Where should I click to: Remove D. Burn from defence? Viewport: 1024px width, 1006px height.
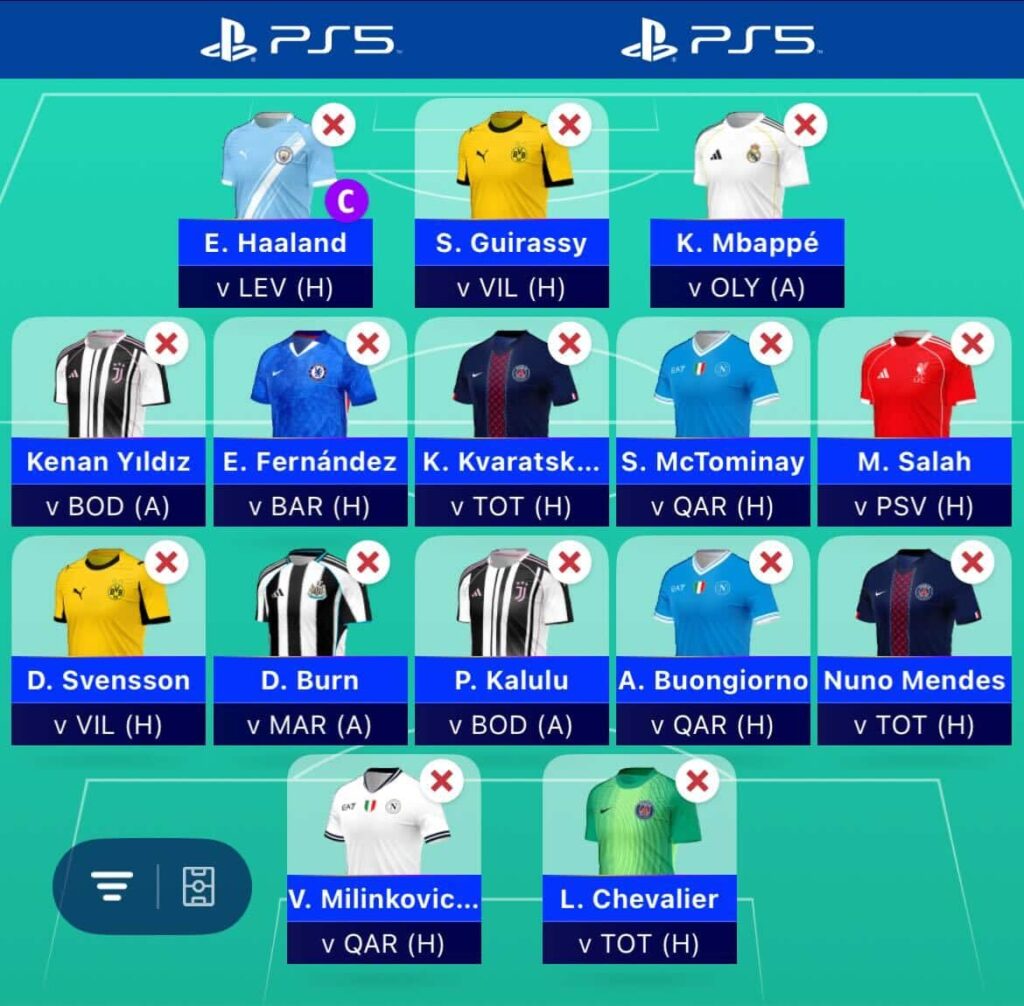[367, 563]
